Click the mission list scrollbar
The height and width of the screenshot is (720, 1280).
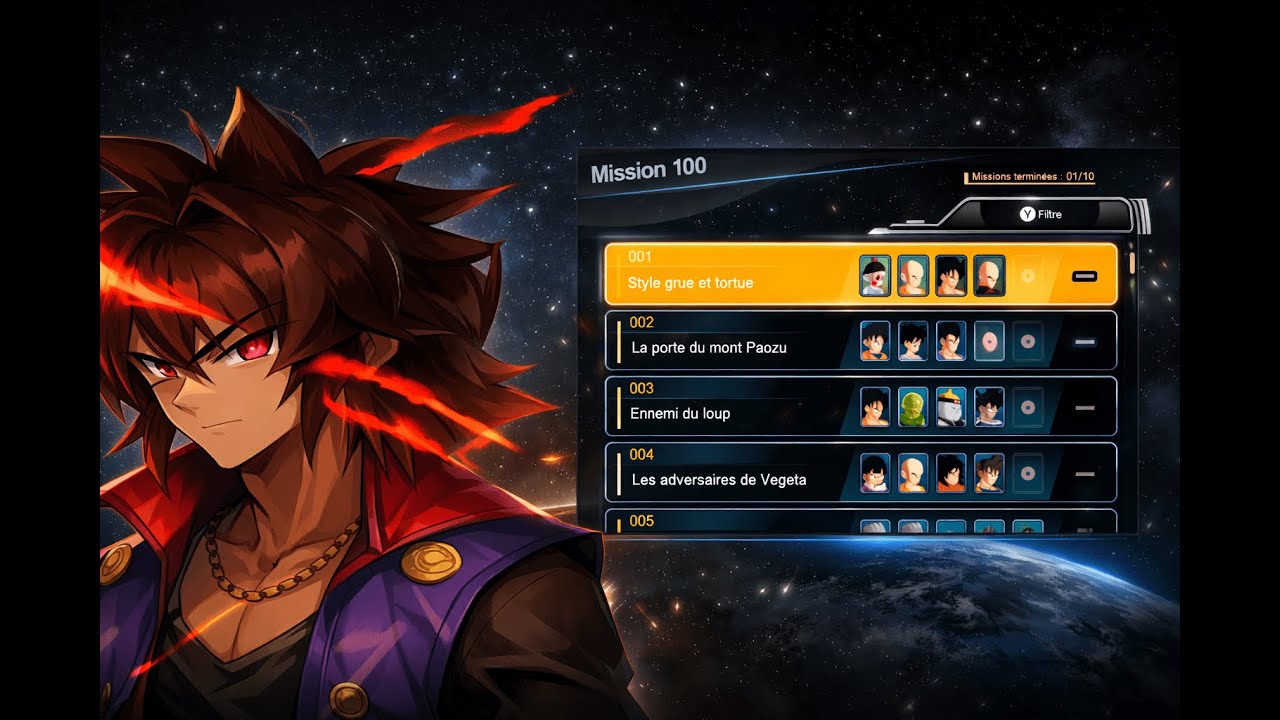[1132, 264]
